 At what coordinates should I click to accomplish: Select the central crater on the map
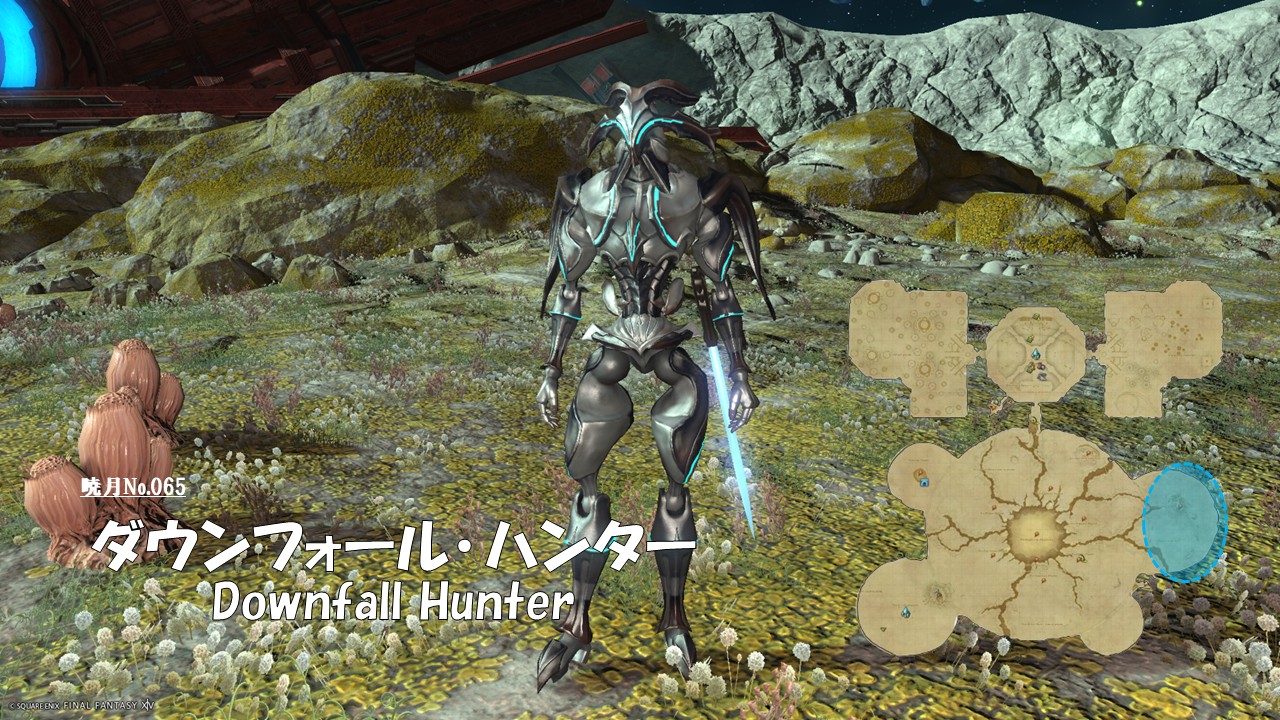coord(1036,533)
